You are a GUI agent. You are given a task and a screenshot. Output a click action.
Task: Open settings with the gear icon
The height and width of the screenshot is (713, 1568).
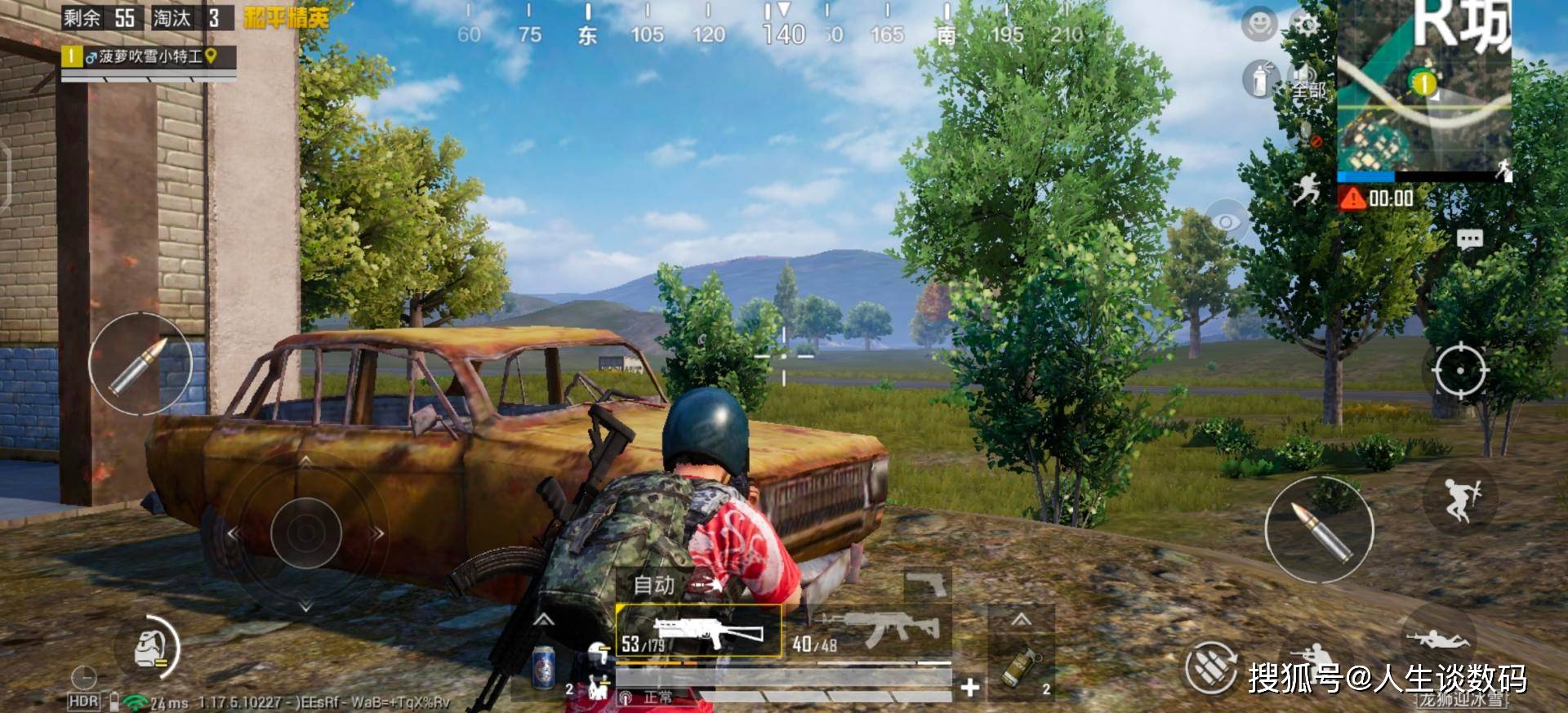1307,24
